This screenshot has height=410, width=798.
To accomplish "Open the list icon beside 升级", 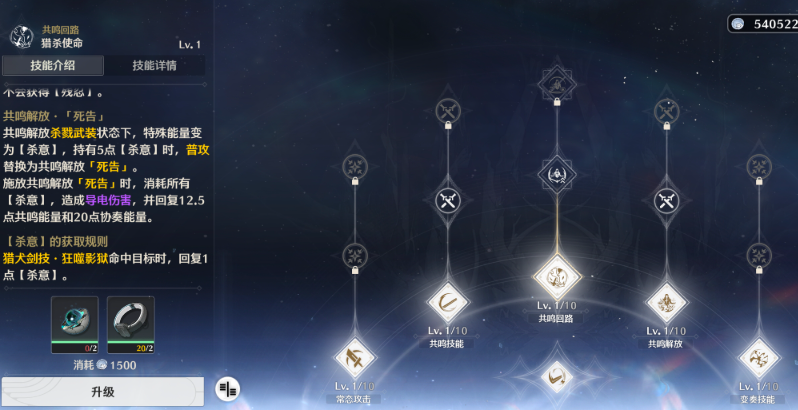I will coord(228,389).
